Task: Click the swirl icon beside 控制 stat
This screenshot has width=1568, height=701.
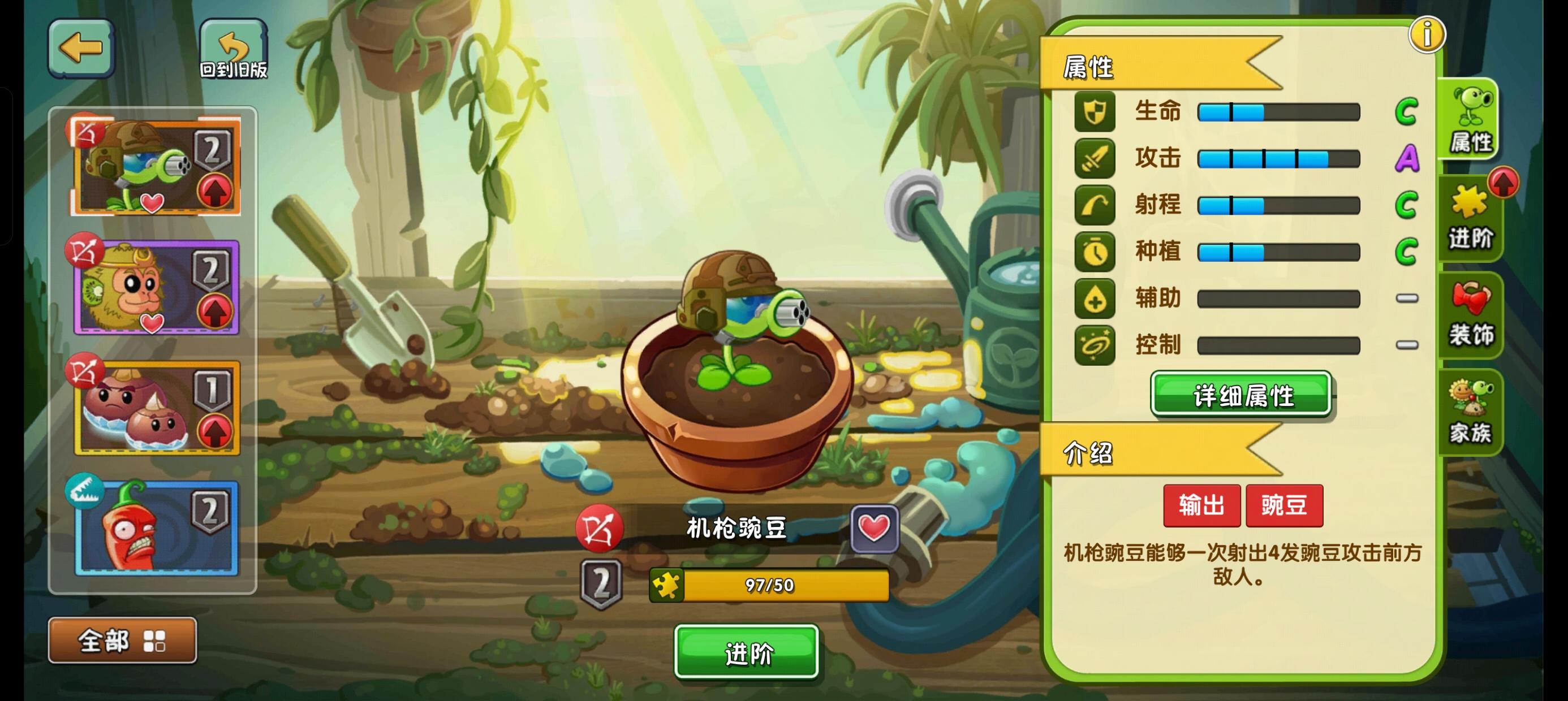Action: point(1096,345)
